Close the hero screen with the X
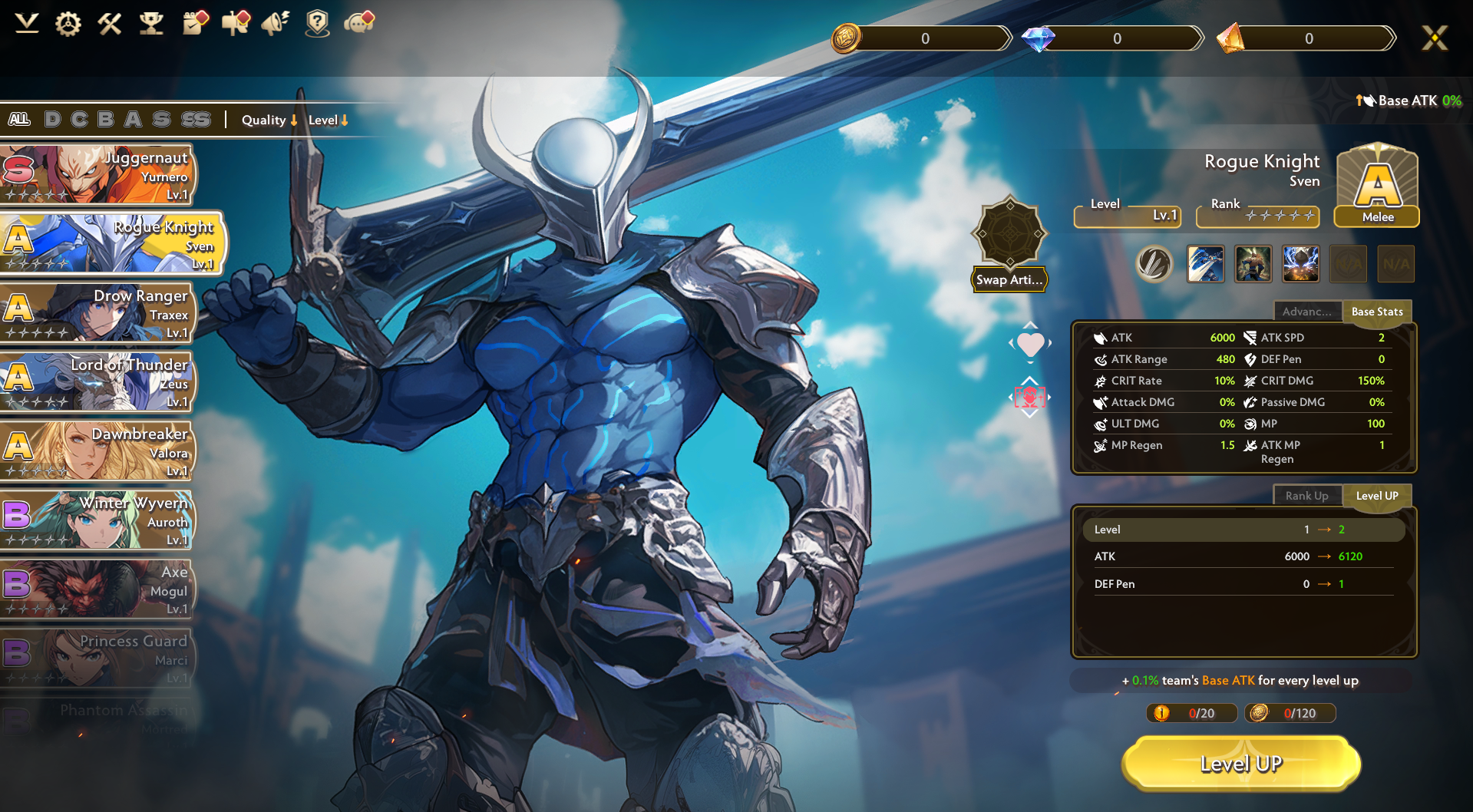Screen dimensions: 1473x812 (1434, 38)
